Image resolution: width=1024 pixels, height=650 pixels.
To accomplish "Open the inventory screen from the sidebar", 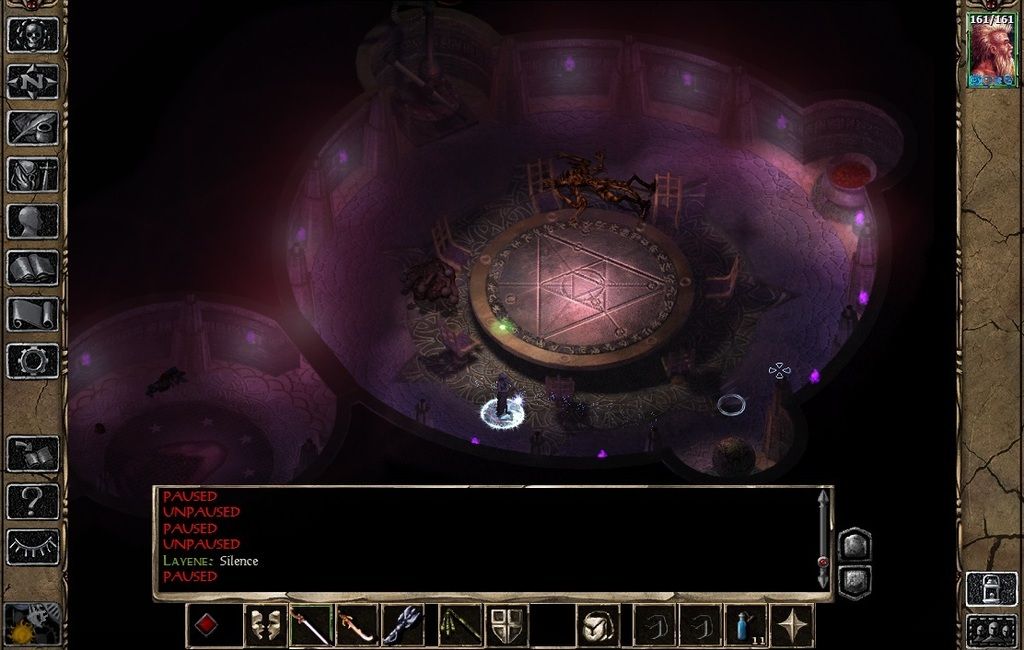I will (33, 175).
